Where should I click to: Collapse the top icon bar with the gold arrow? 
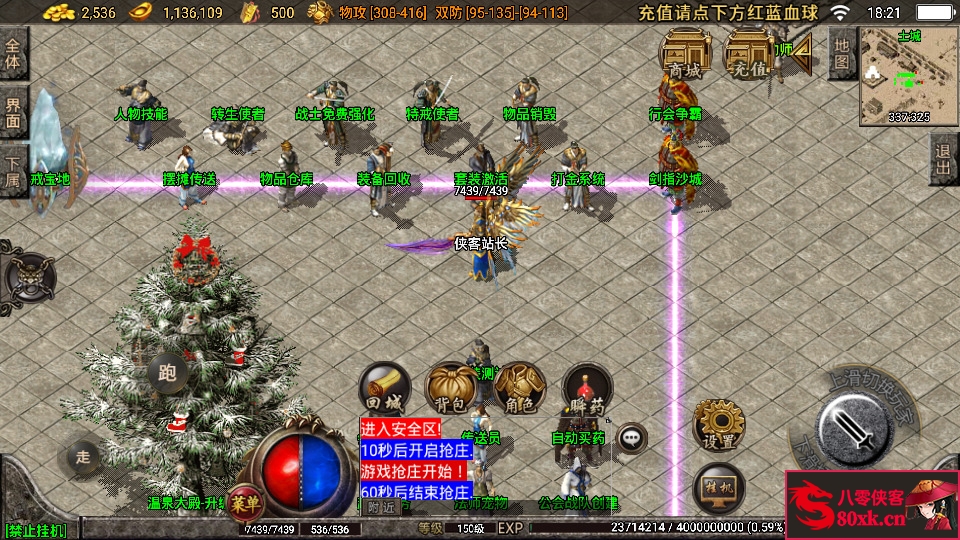pos(803,57)
